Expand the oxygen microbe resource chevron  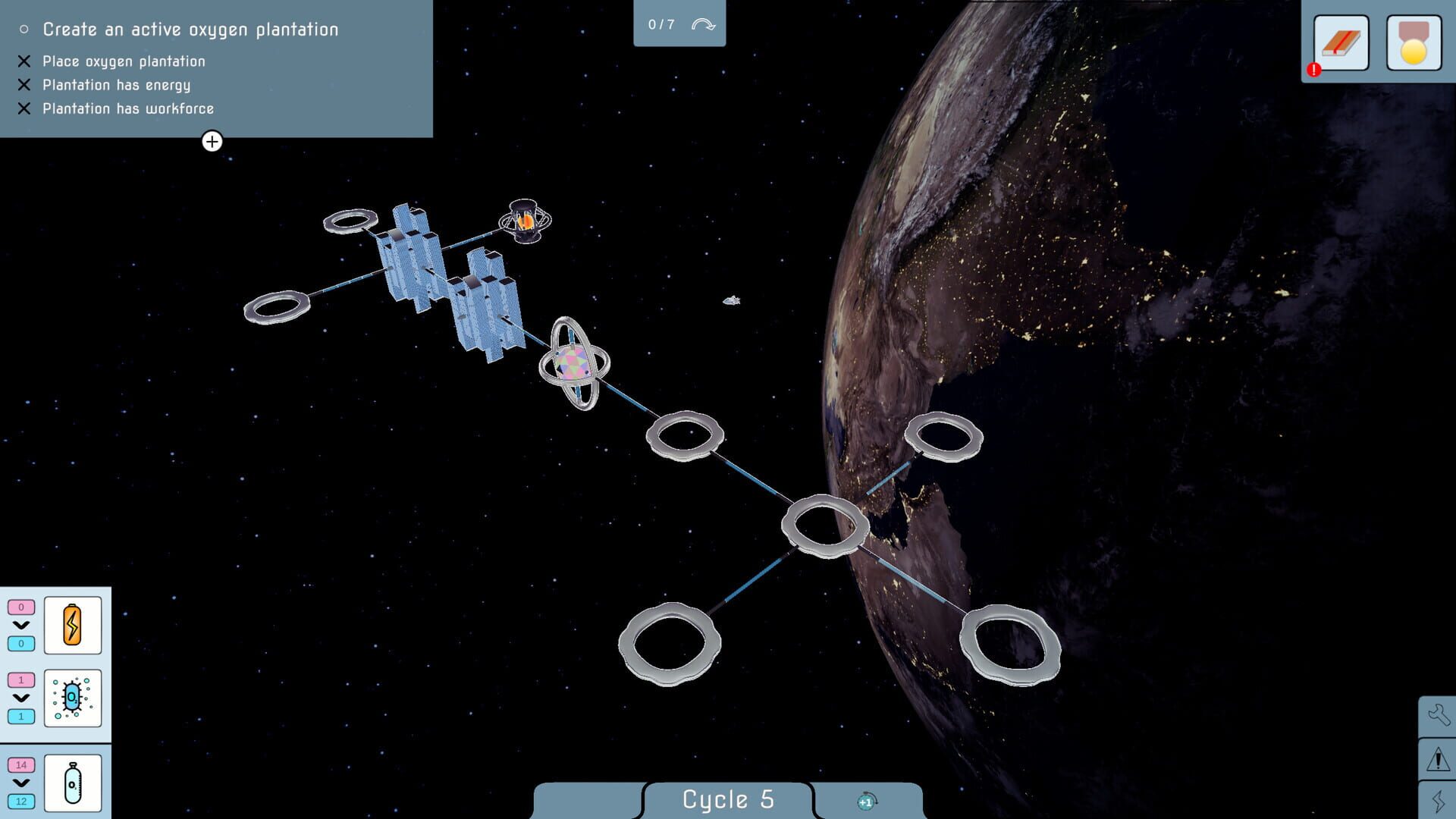point(20,699)
